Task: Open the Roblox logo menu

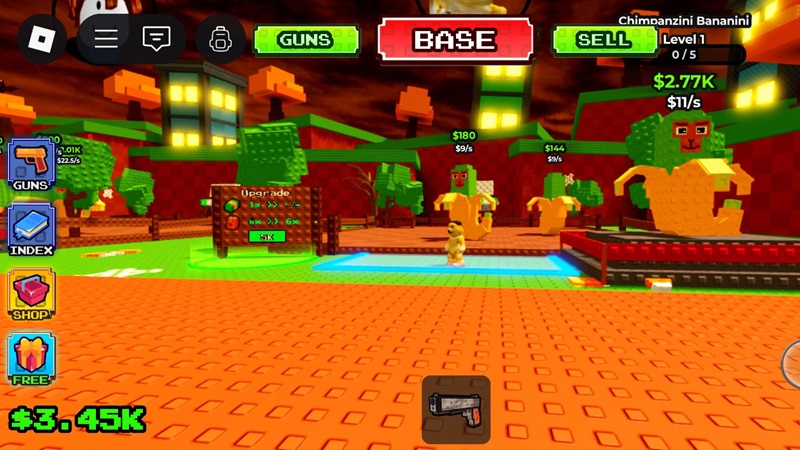Action: (x=42, y=40)
